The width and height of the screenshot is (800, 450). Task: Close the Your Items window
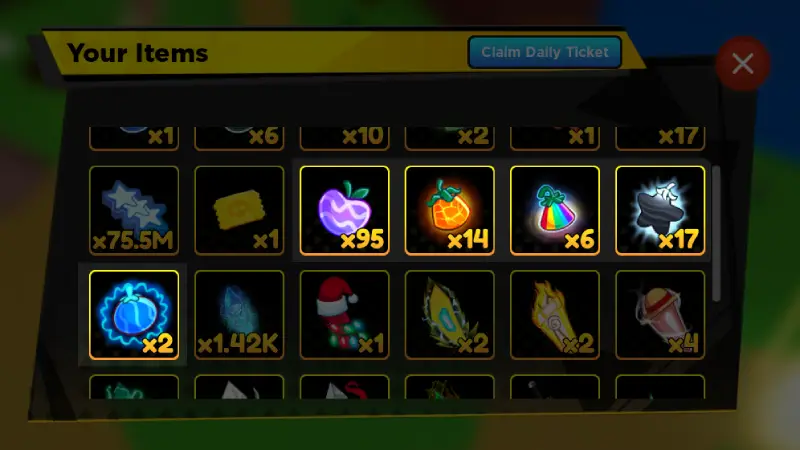pyautogui.click(x=742, y=64)
